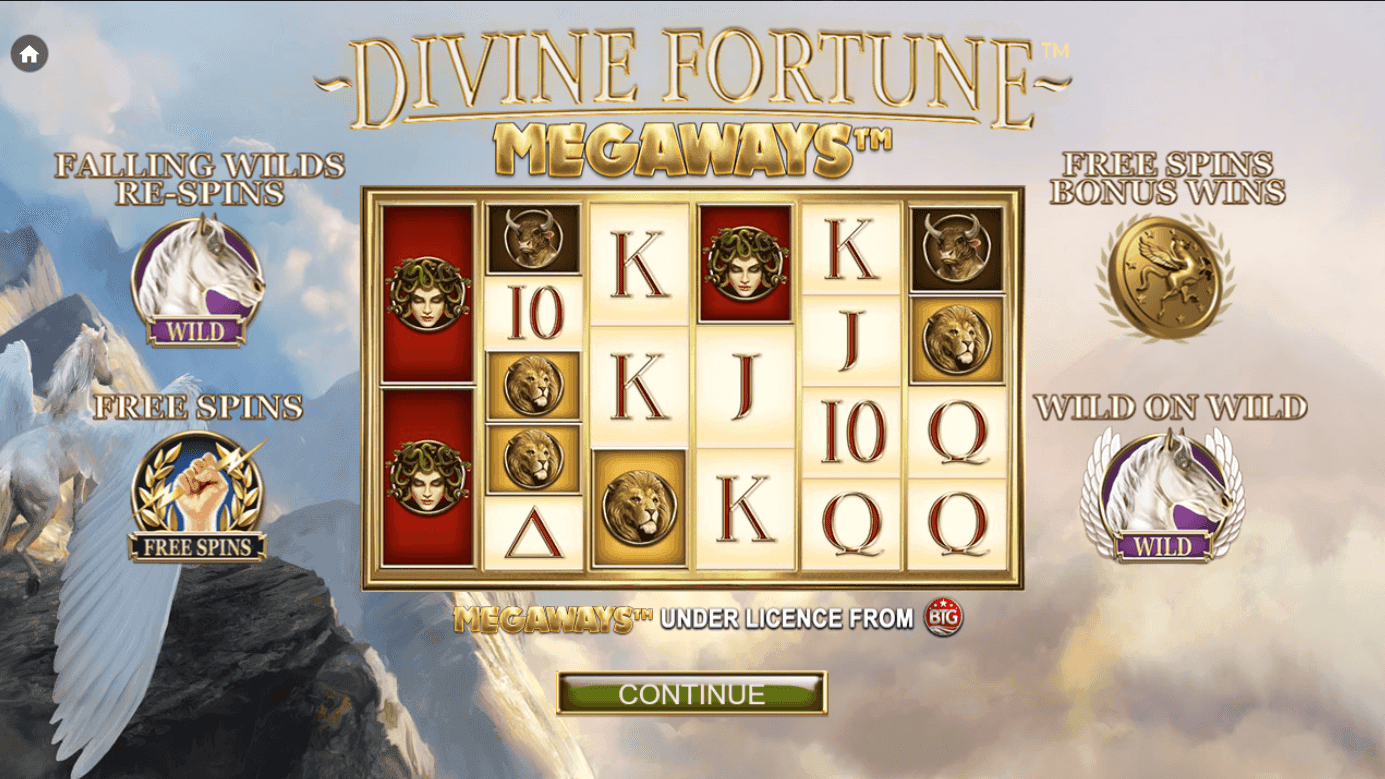Click the bull symbol atop the second reel
Image resolution: width=1385 pixels, height=779 pixels.
click(x=531, y=237)
